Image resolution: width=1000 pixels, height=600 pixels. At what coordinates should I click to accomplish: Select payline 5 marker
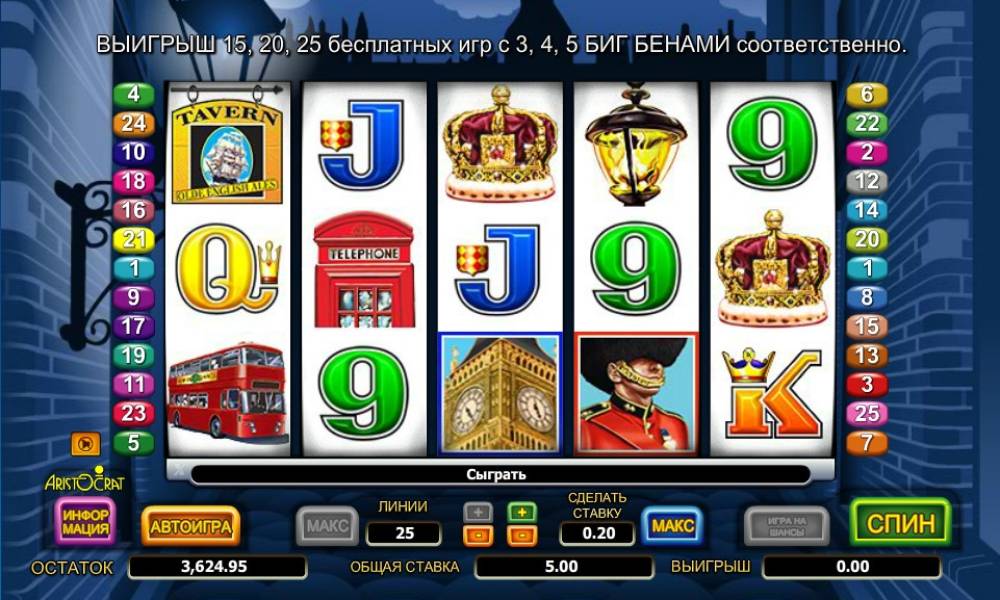click(133, 442)
